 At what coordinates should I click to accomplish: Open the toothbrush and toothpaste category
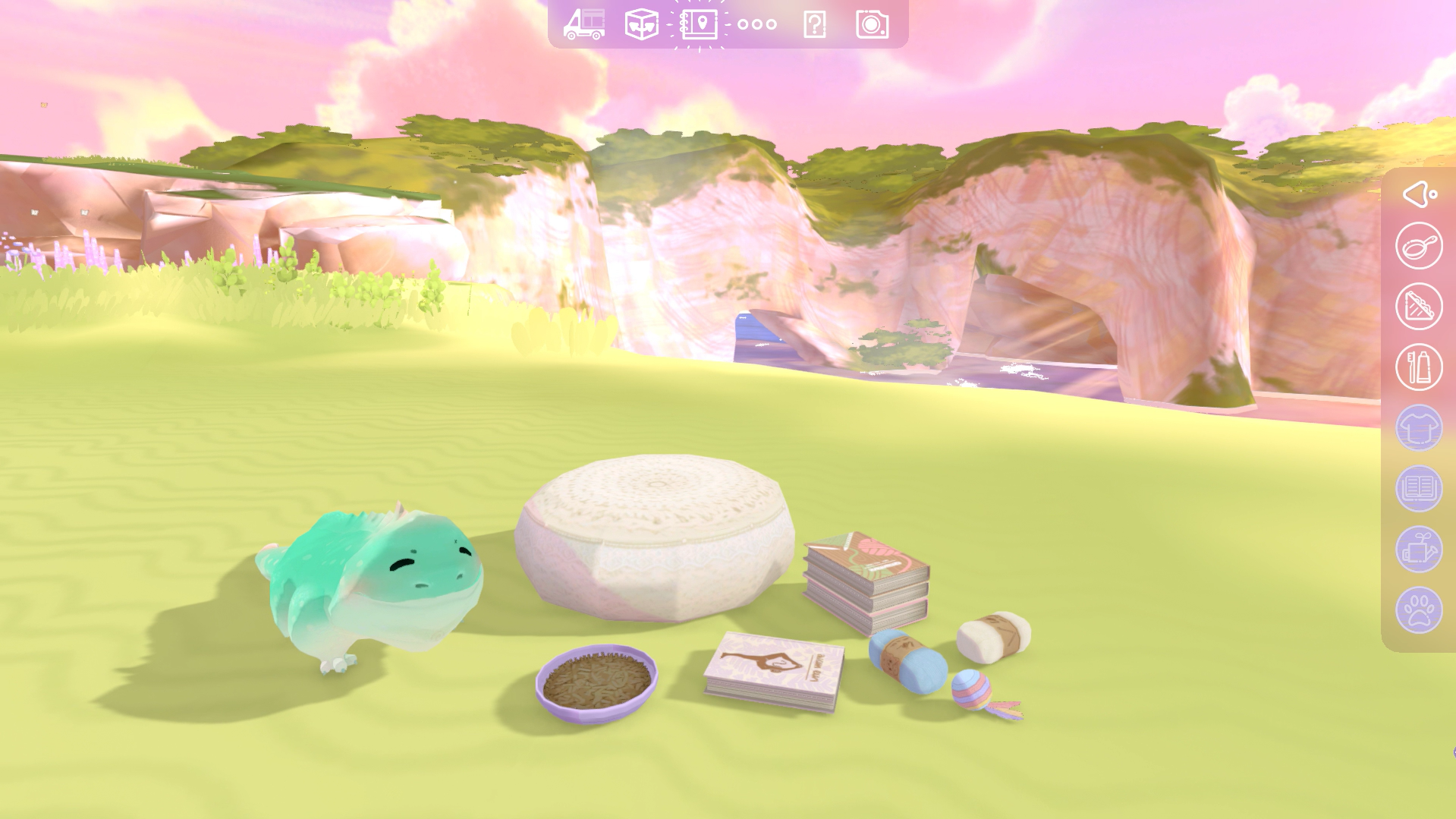[x=1419, y=367]
